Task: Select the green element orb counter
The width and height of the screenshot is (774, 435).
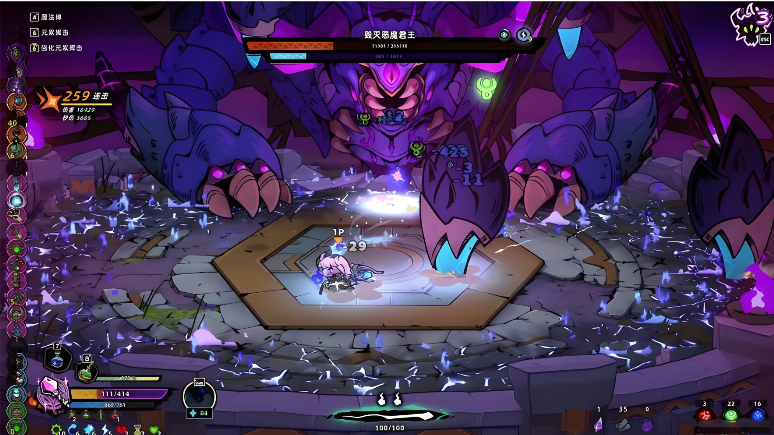Action: (730, 414)
